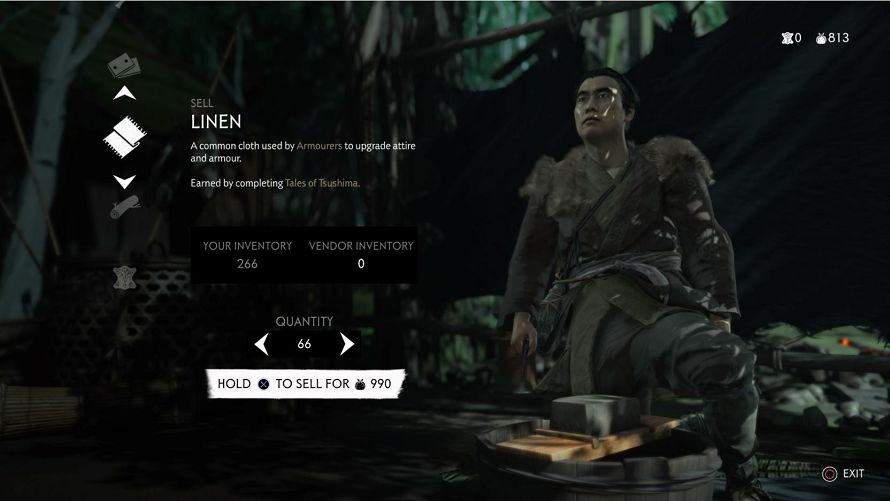The height and width of the screenshot is (501, 890).
Task: Select the leather hide item icon
Action: [125, 277]
